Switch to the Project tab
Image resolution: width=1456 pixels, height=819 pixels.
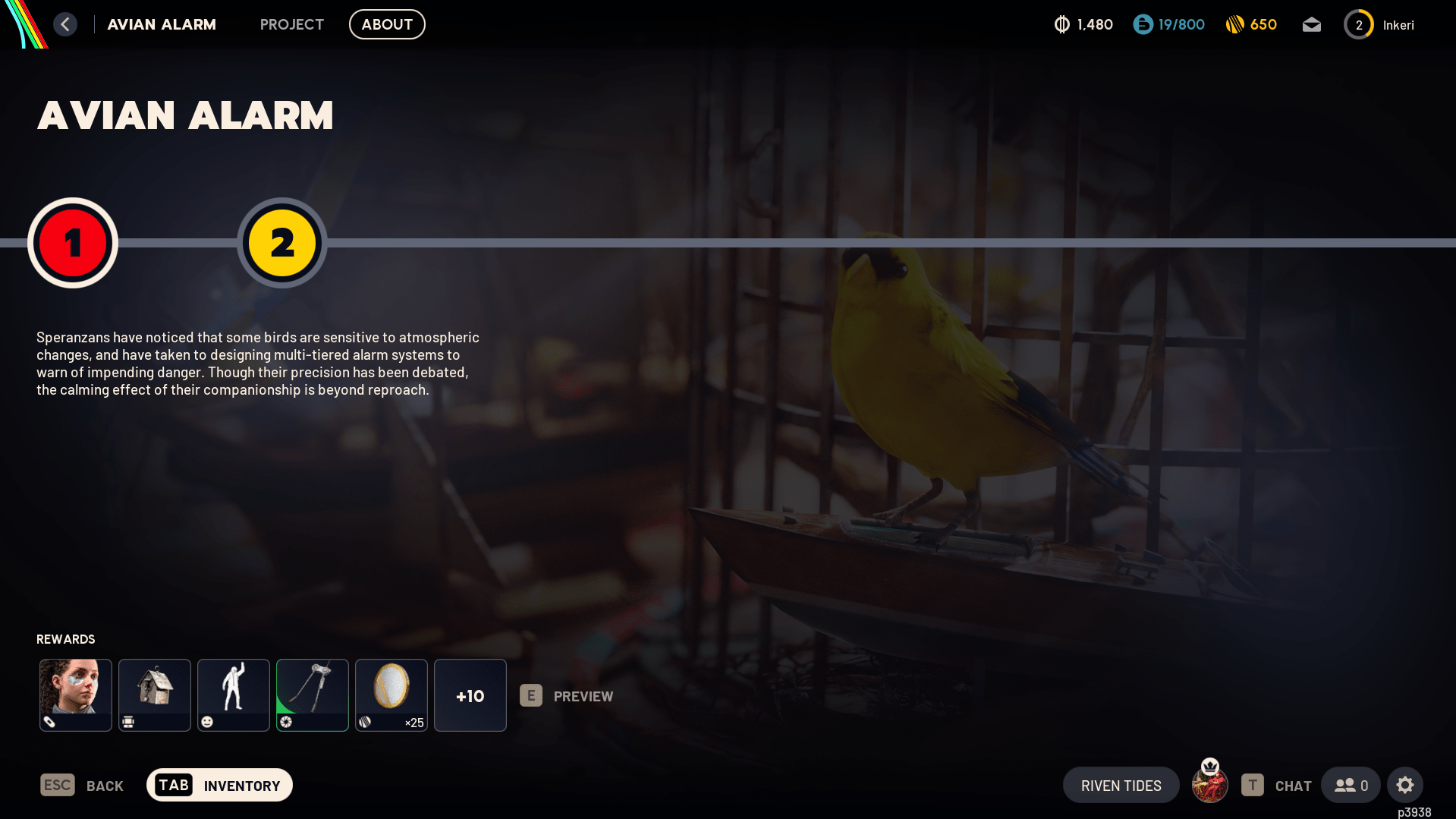[291, 24]
